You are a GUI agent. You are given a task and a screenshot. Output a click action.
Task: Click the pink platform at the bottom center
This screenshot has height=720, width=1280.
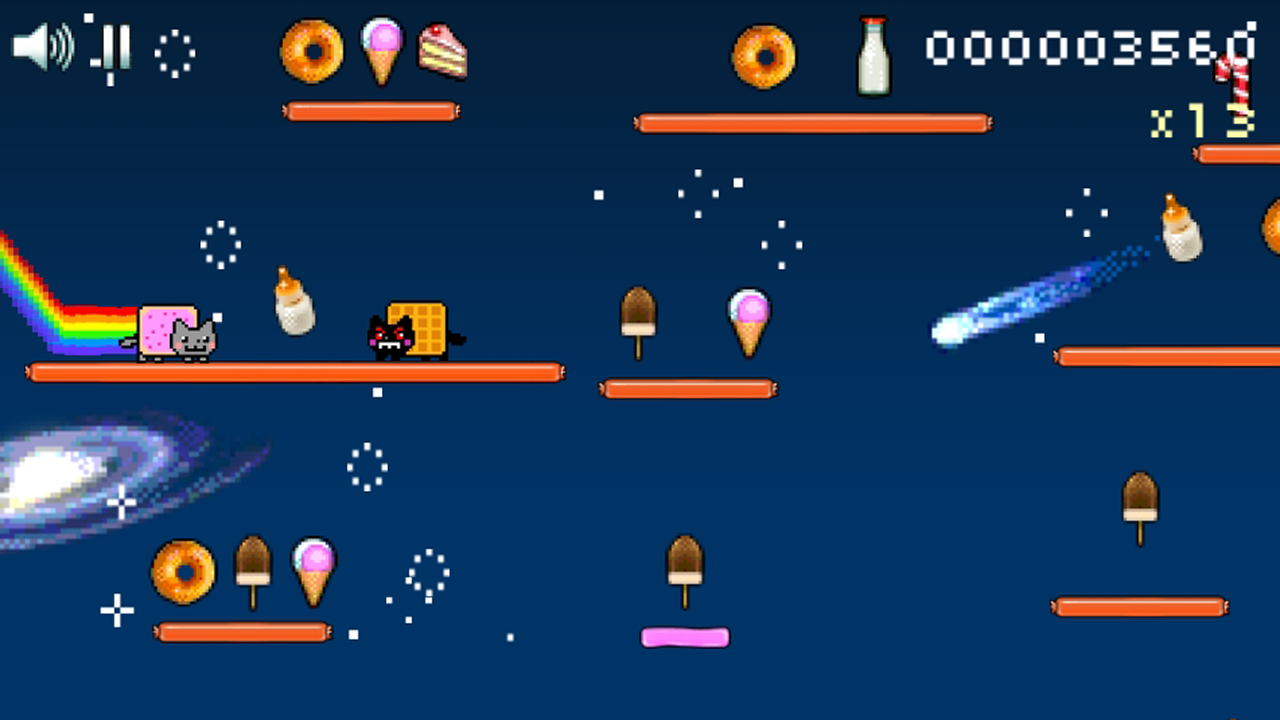[x=685, y=638]
